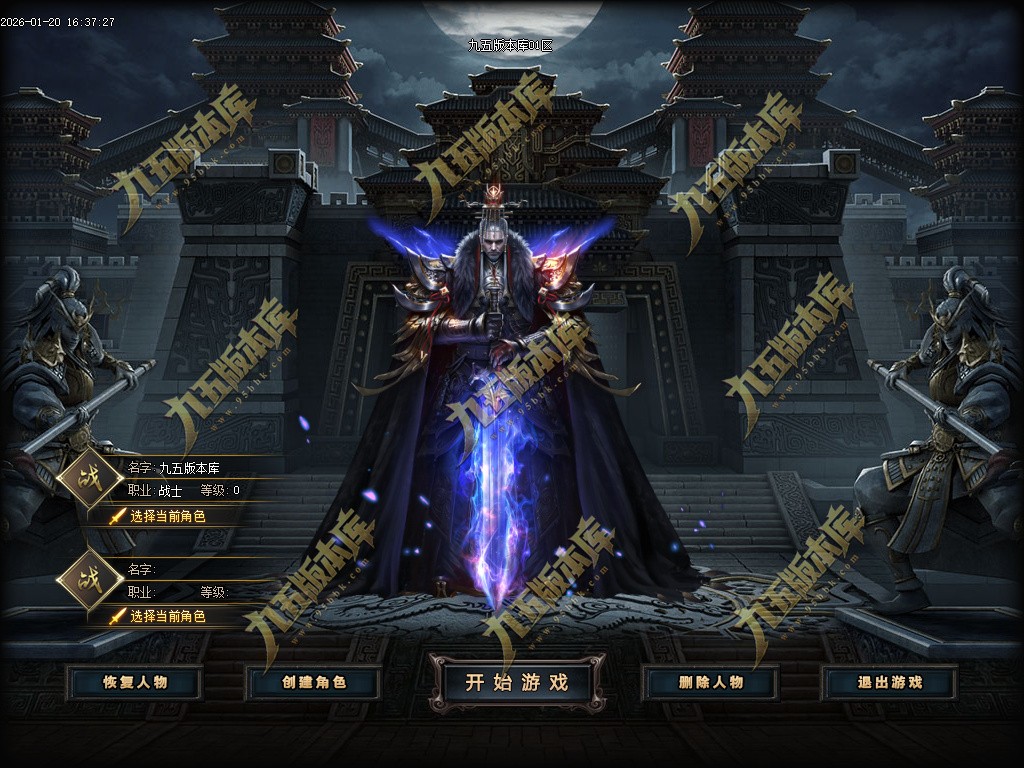Choose 删除人物 to delete character

(711, 683)
